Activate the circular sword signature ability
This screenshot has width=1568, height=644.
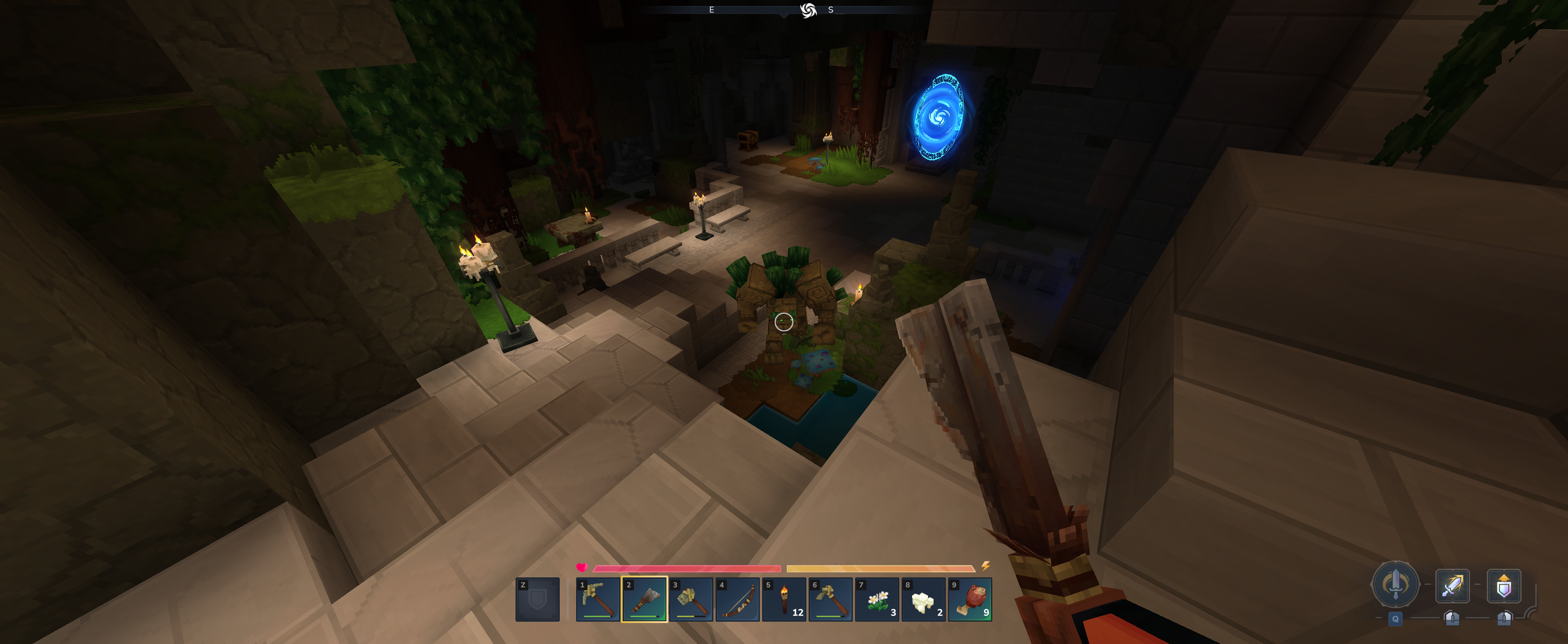coord(1395,584)
